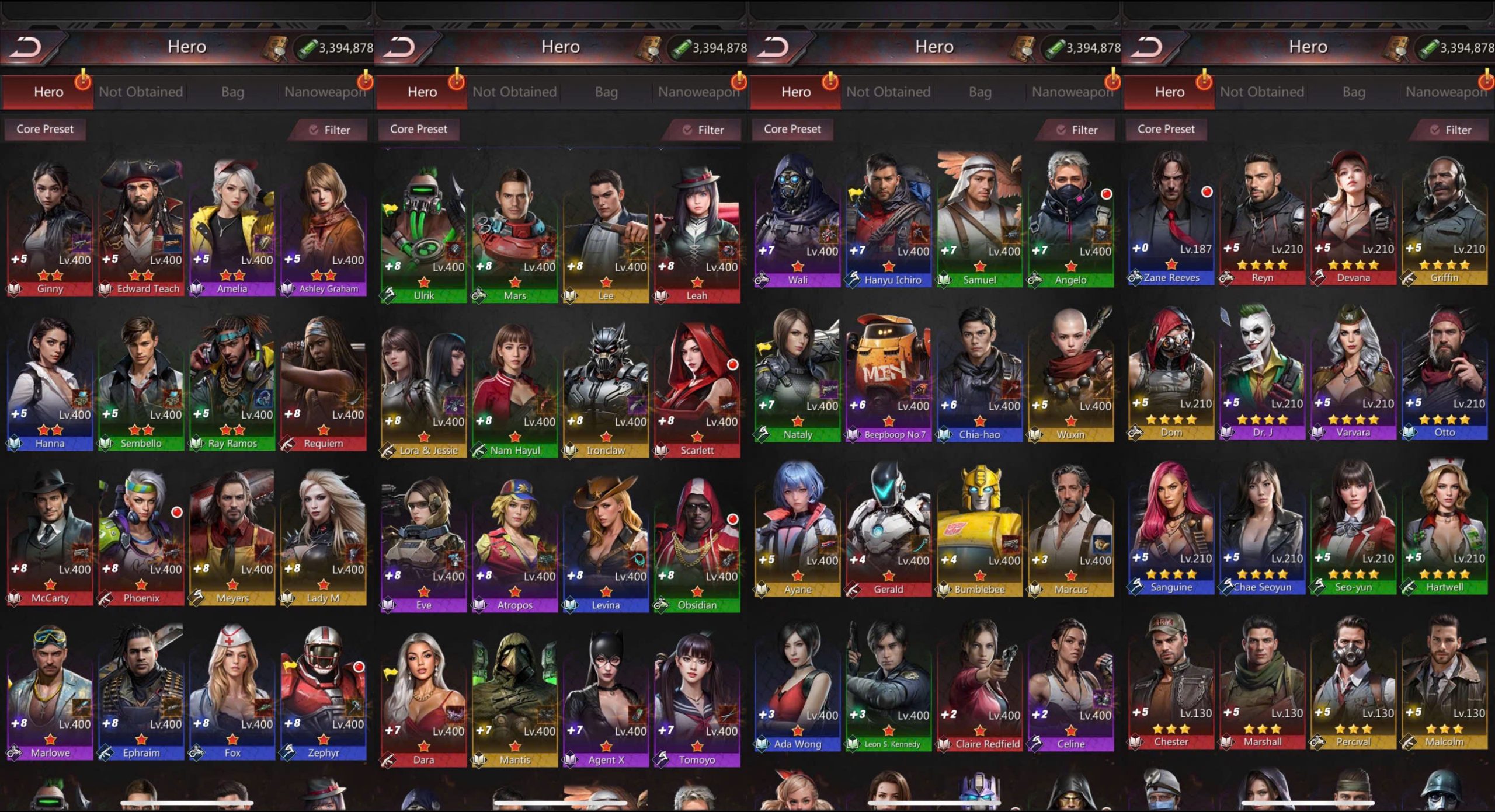This screenshot has width=1495, height=812.
Task: Select the Ulrik hero card
Action: coord(424,234)
